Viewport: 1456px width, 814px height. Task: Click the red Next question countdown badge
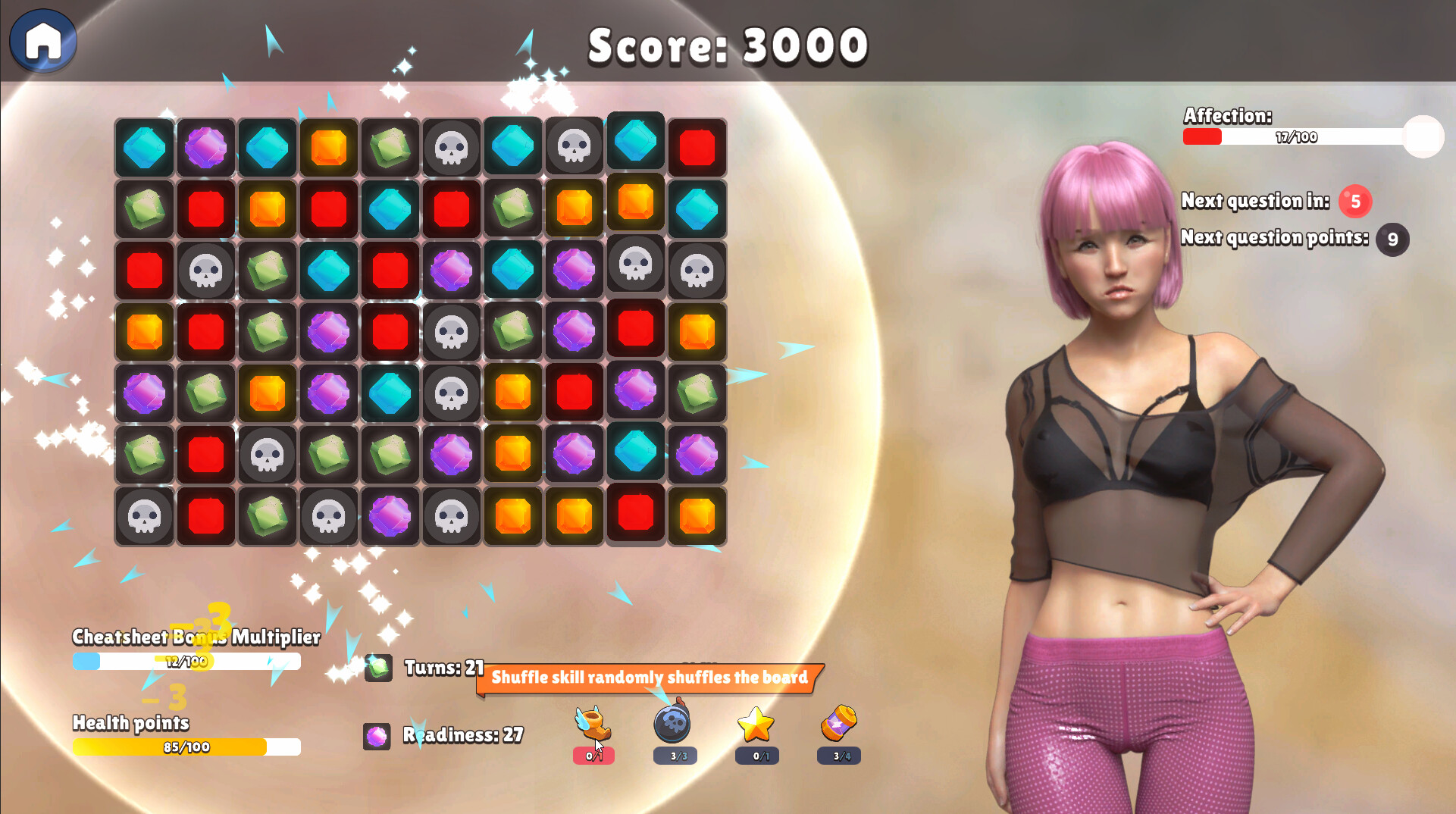(x=1354, y=201)
